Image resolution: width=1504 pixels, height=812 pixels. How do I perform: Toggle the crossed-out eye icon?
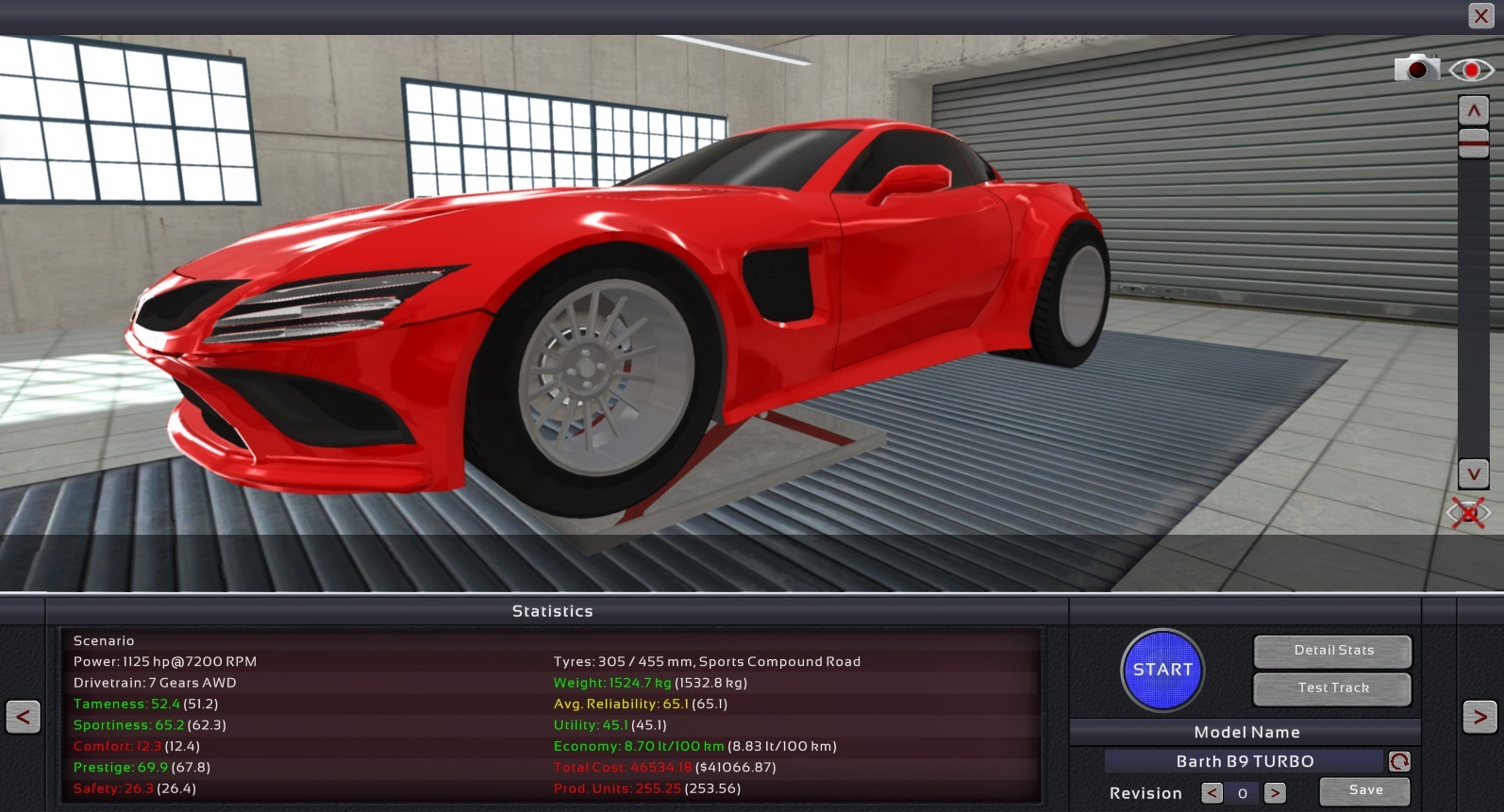[1468, 514]
